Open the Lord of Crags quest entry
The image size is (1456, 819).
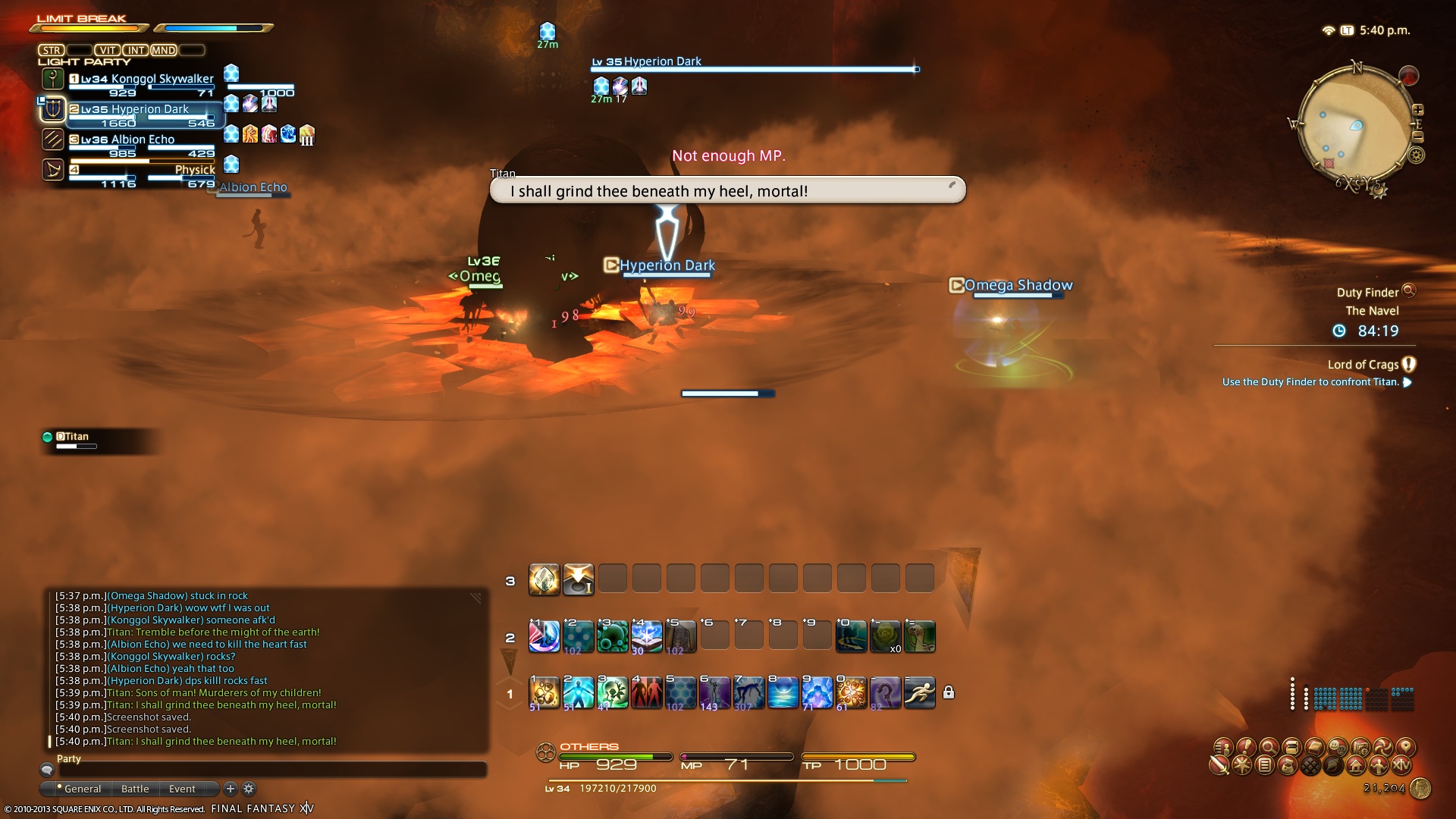1363,365
